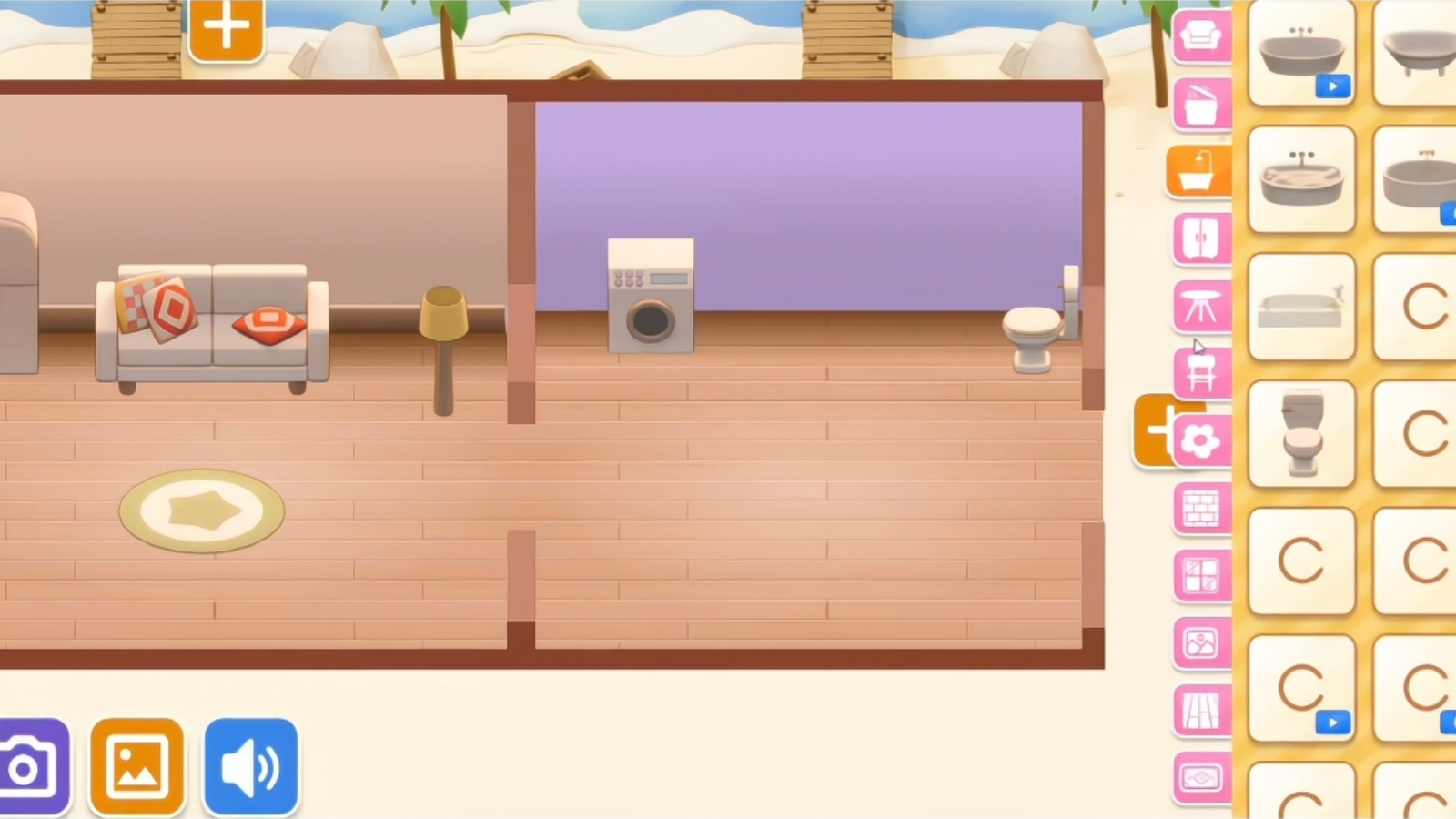Select the rugs category icon
Image resolution: width=1456 pixels, height=819 pixels.
click(1201, 776)
